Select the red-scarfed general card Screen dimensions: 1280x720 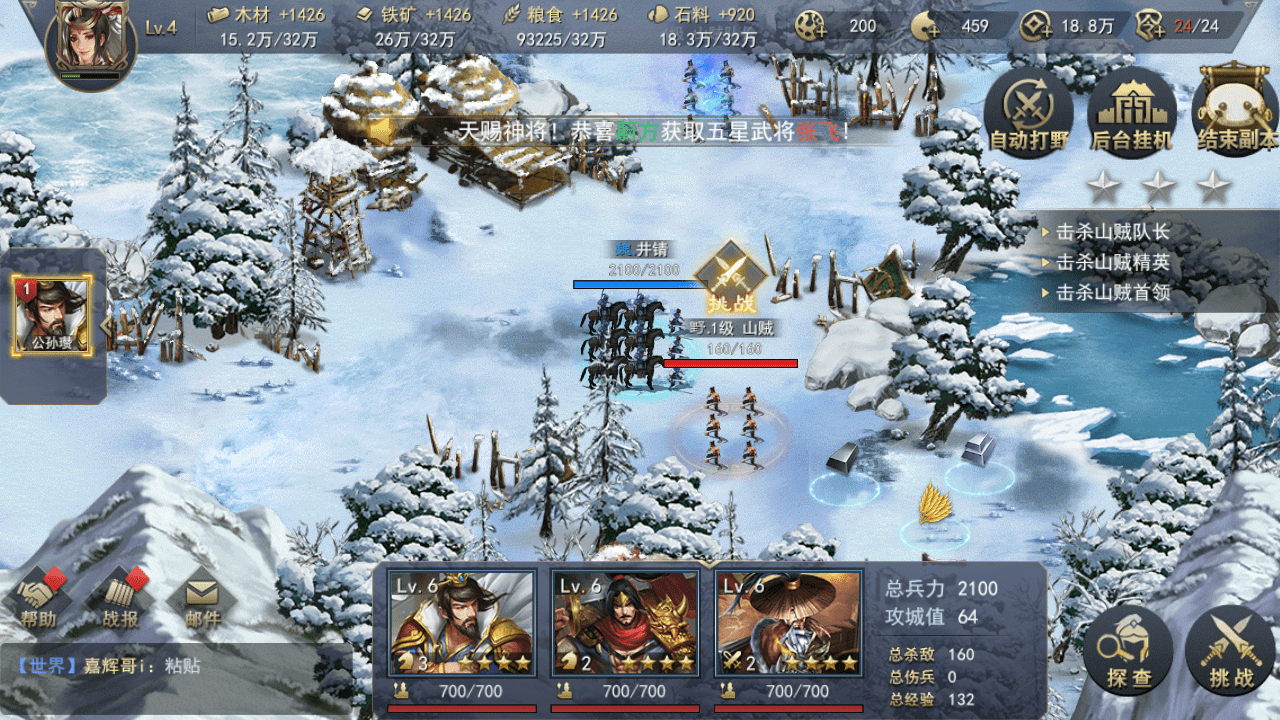click(625, 625)
